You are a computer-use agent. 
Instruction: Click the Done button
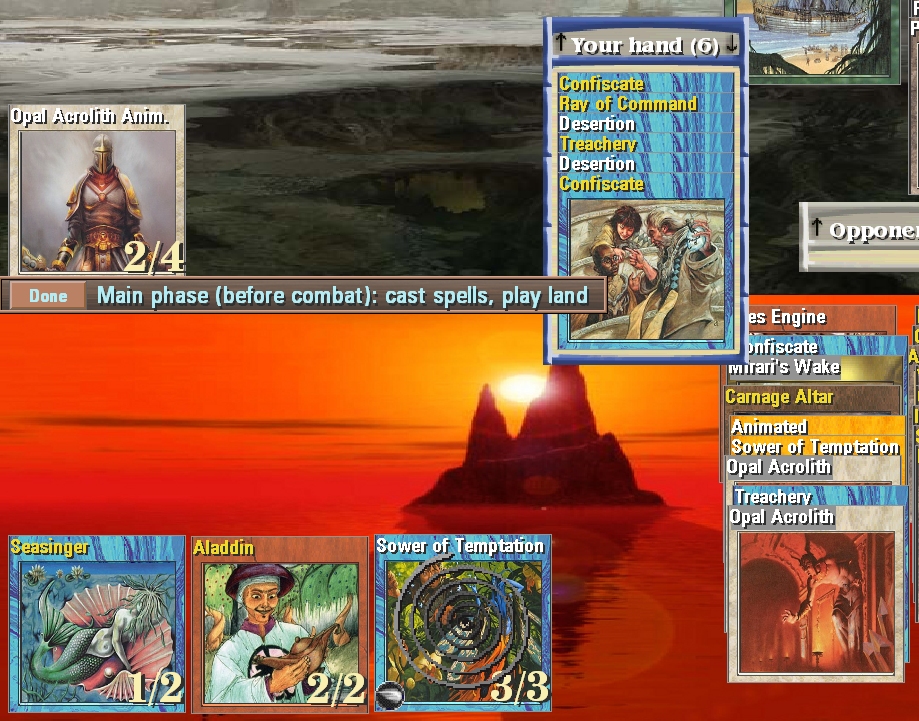(48, 296)
